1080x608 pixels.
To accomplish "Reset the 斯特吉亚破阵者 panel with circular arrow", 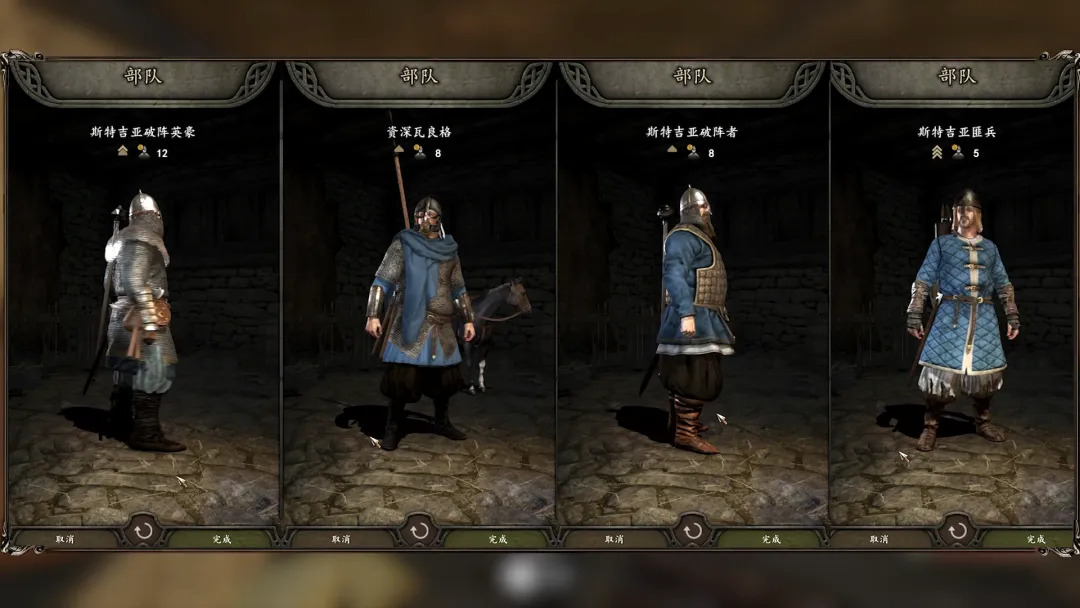I will (x=692, y=530).
